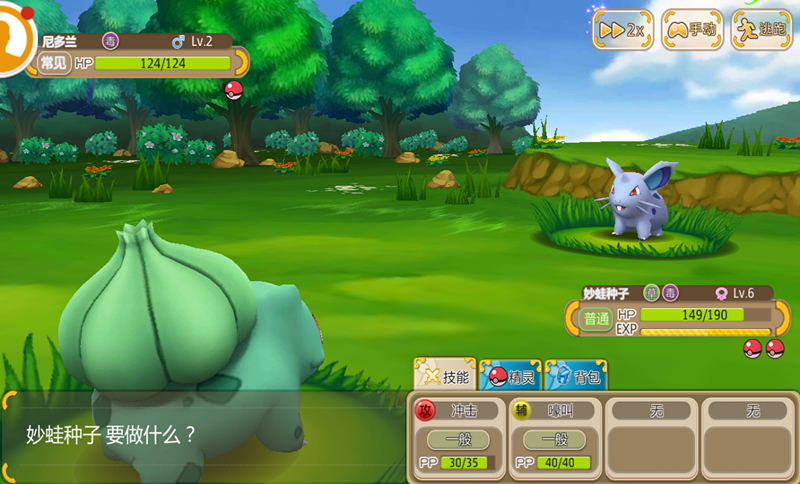Open the 精灵 Pokémon tab
The image size is (800, 484).
pyautogui.click(x=511, y=376)
